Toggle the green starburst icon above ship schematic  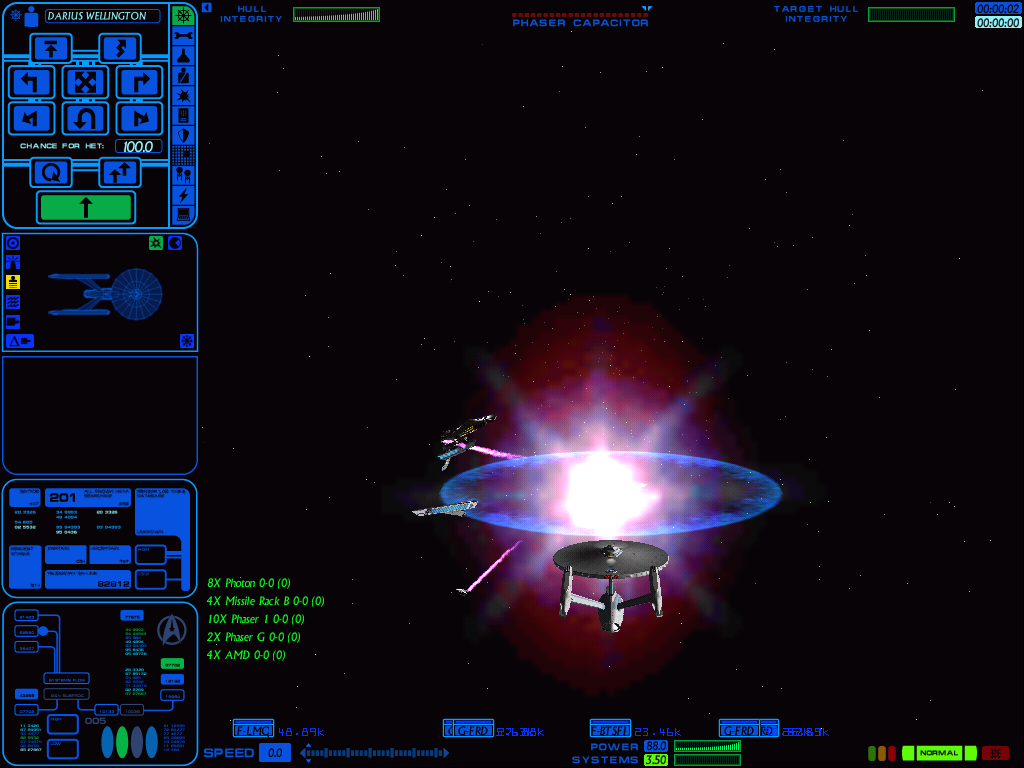[x=156, y=243]
